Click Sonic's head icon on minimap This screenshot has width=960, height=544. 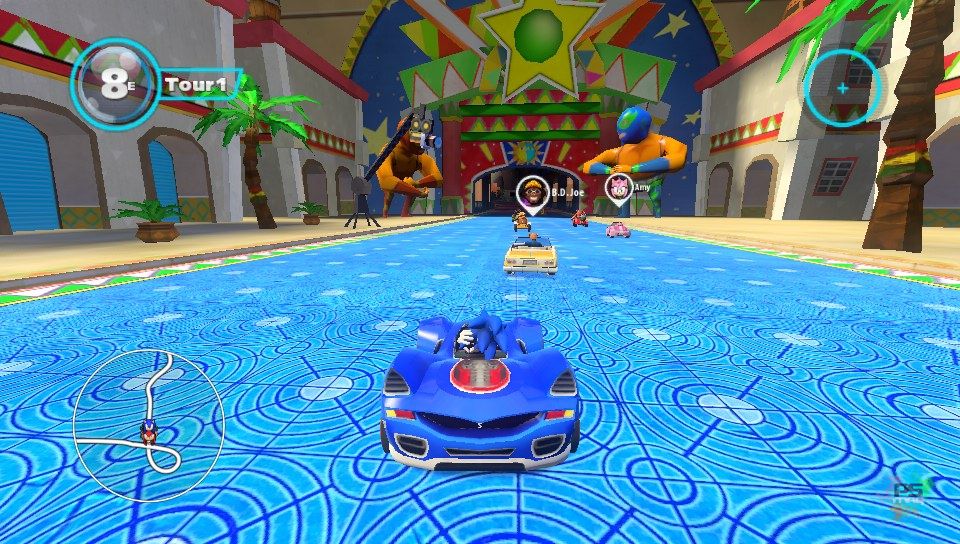pos(150,433)
